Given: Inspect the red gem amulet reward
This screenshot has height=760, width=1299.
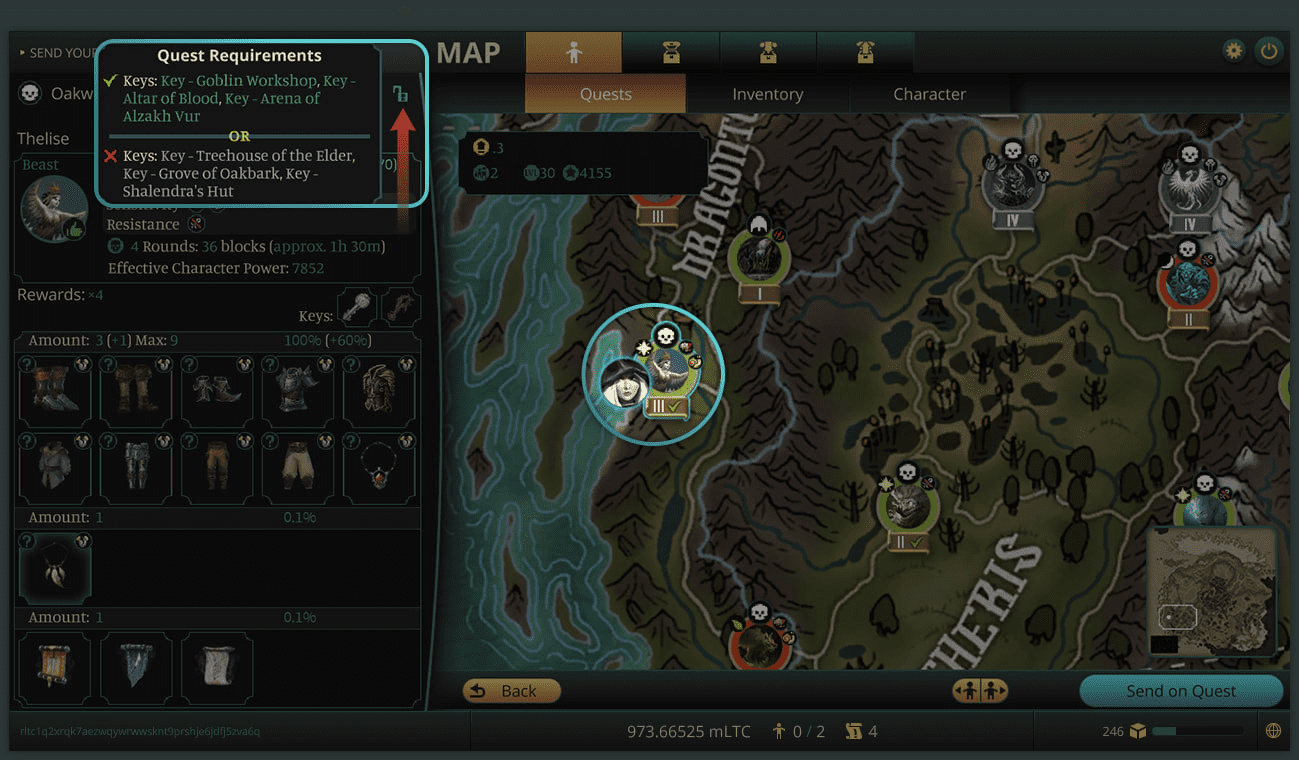Looking at the screenshot, I should pos(380,469).
